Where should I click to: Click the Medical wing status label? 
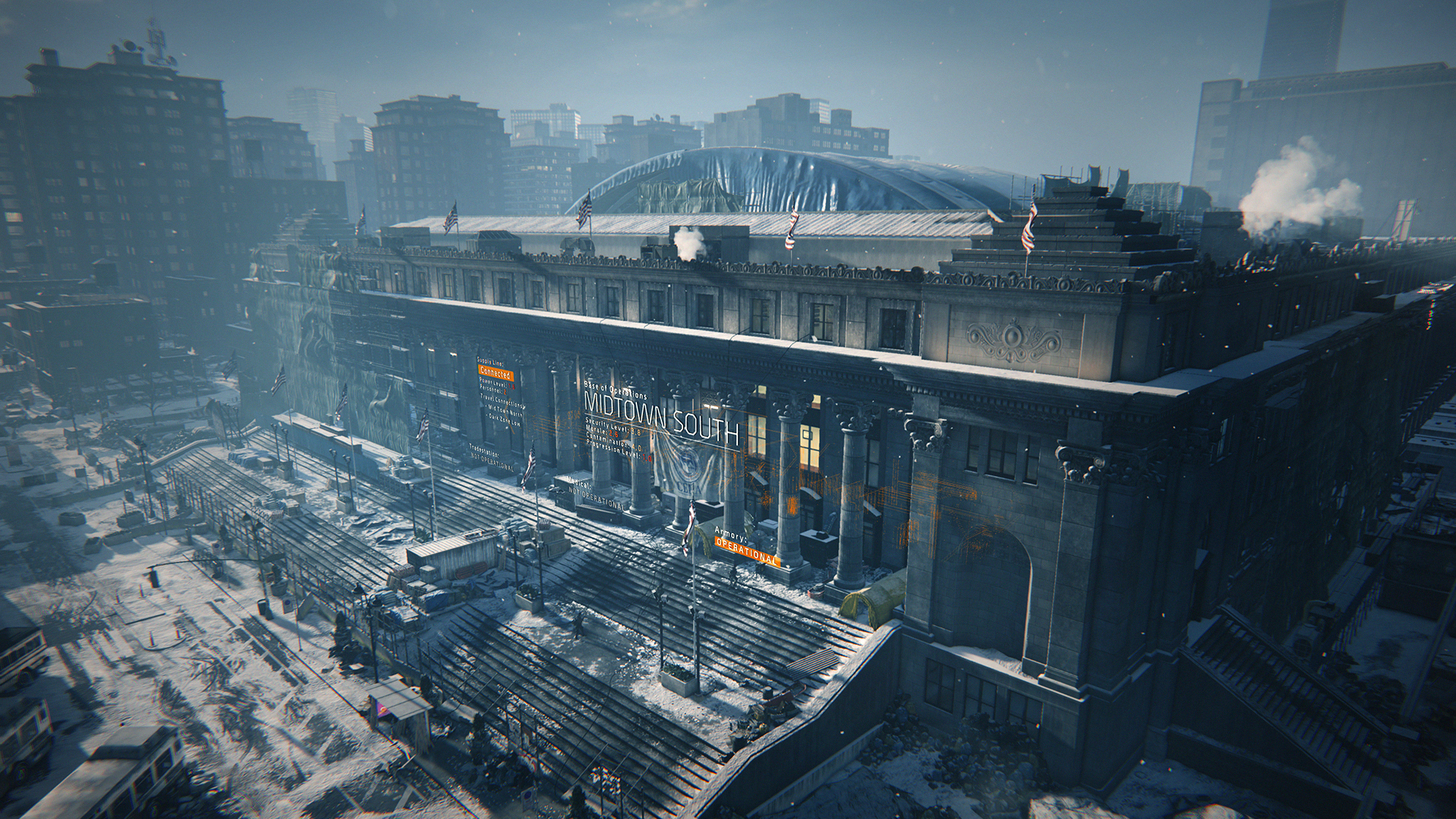point(579,484)
